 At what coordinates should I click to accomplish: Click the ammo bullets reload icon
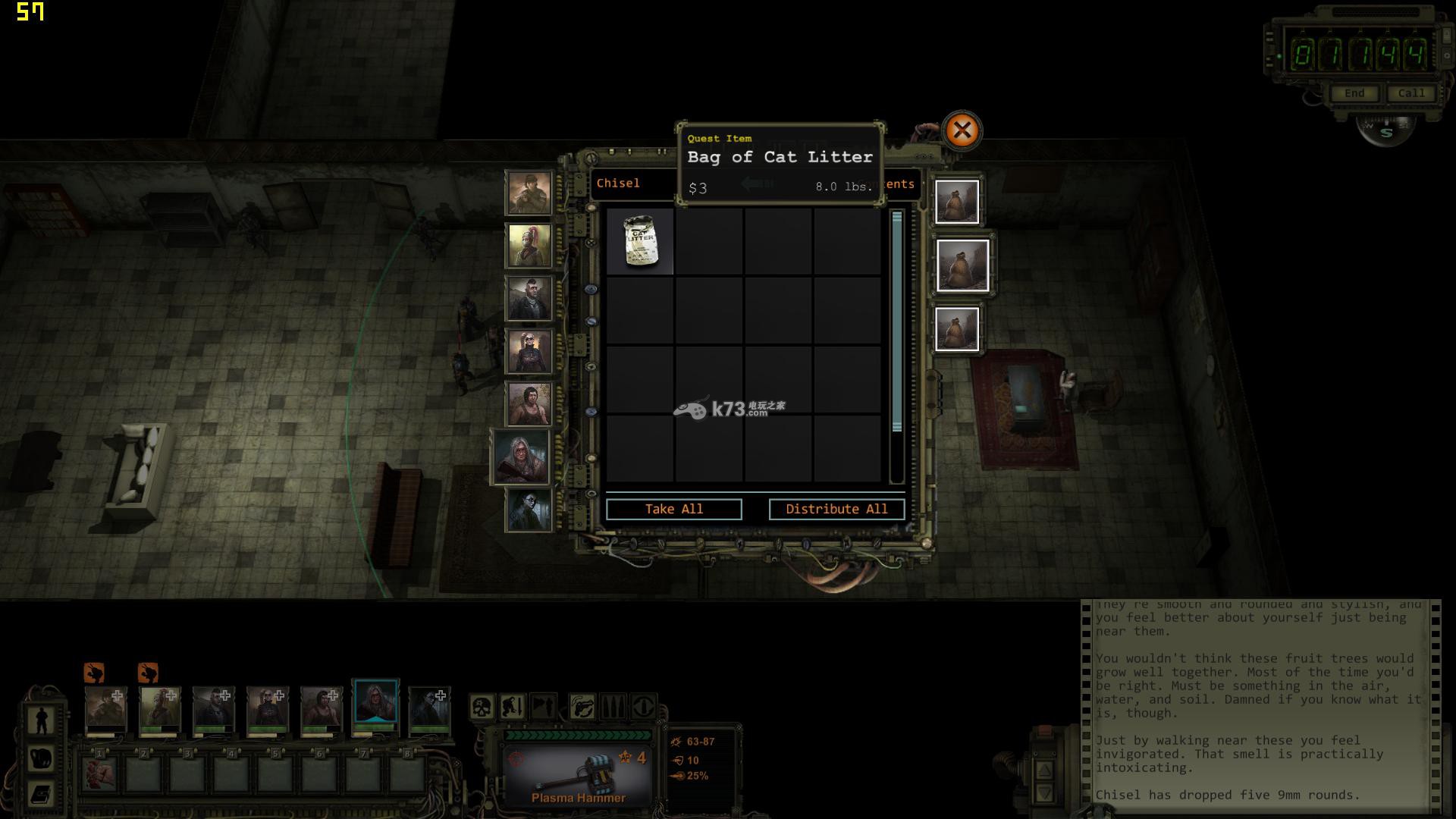pos(613,707)
